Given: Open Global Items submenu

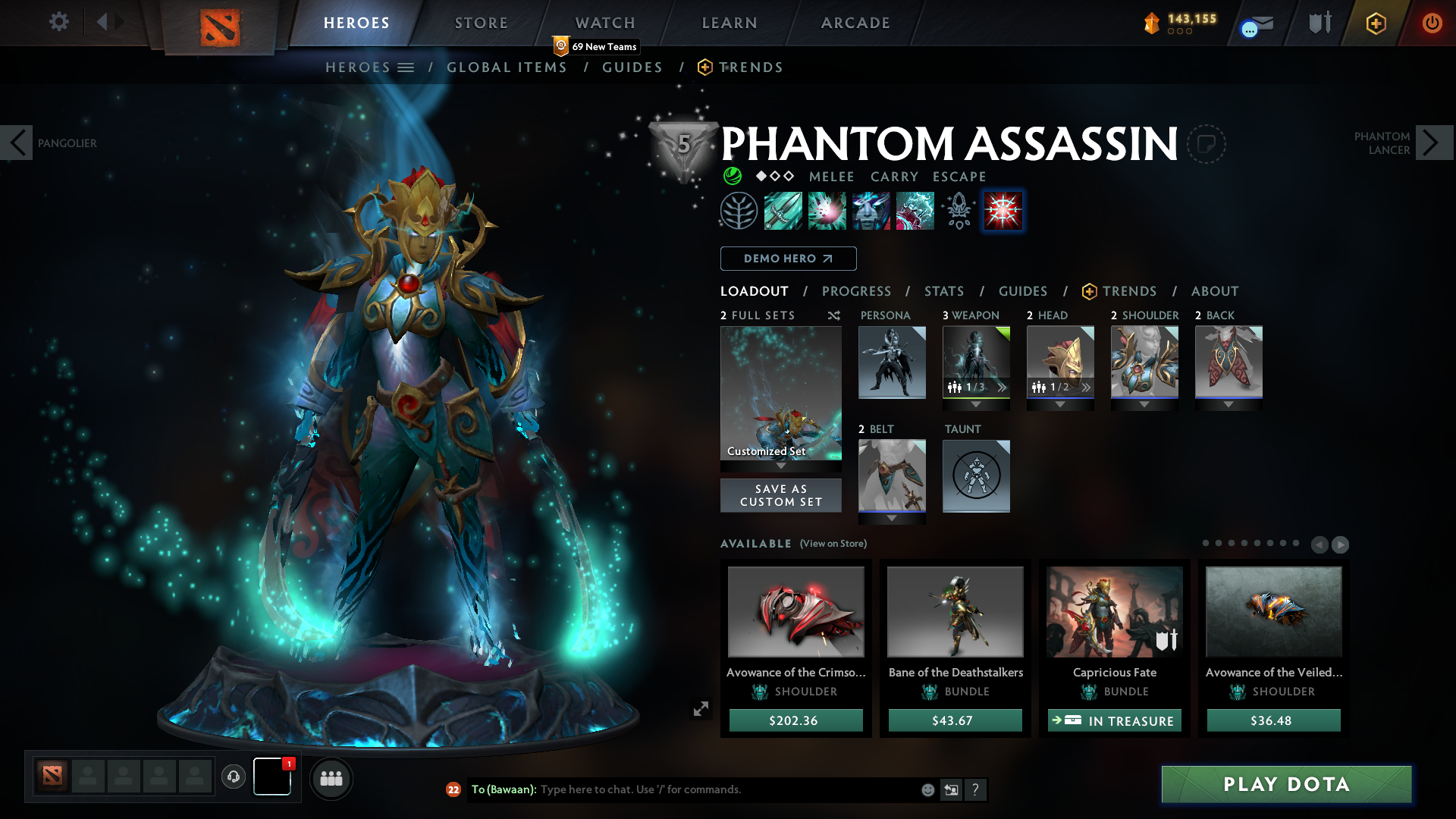Looking at the screenshot, I should 507,67.
